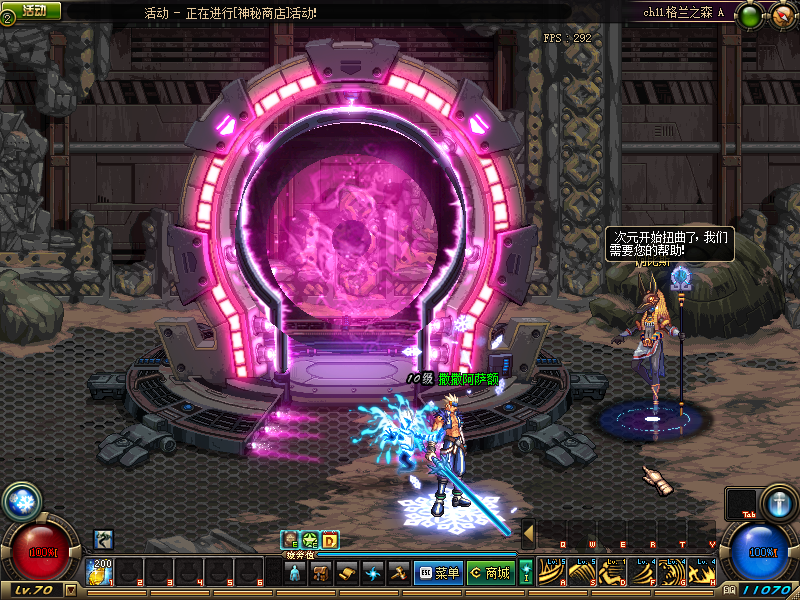Open the treasure chest inventory icon
Screen dimensions: 800x600
tap(321, 573)
